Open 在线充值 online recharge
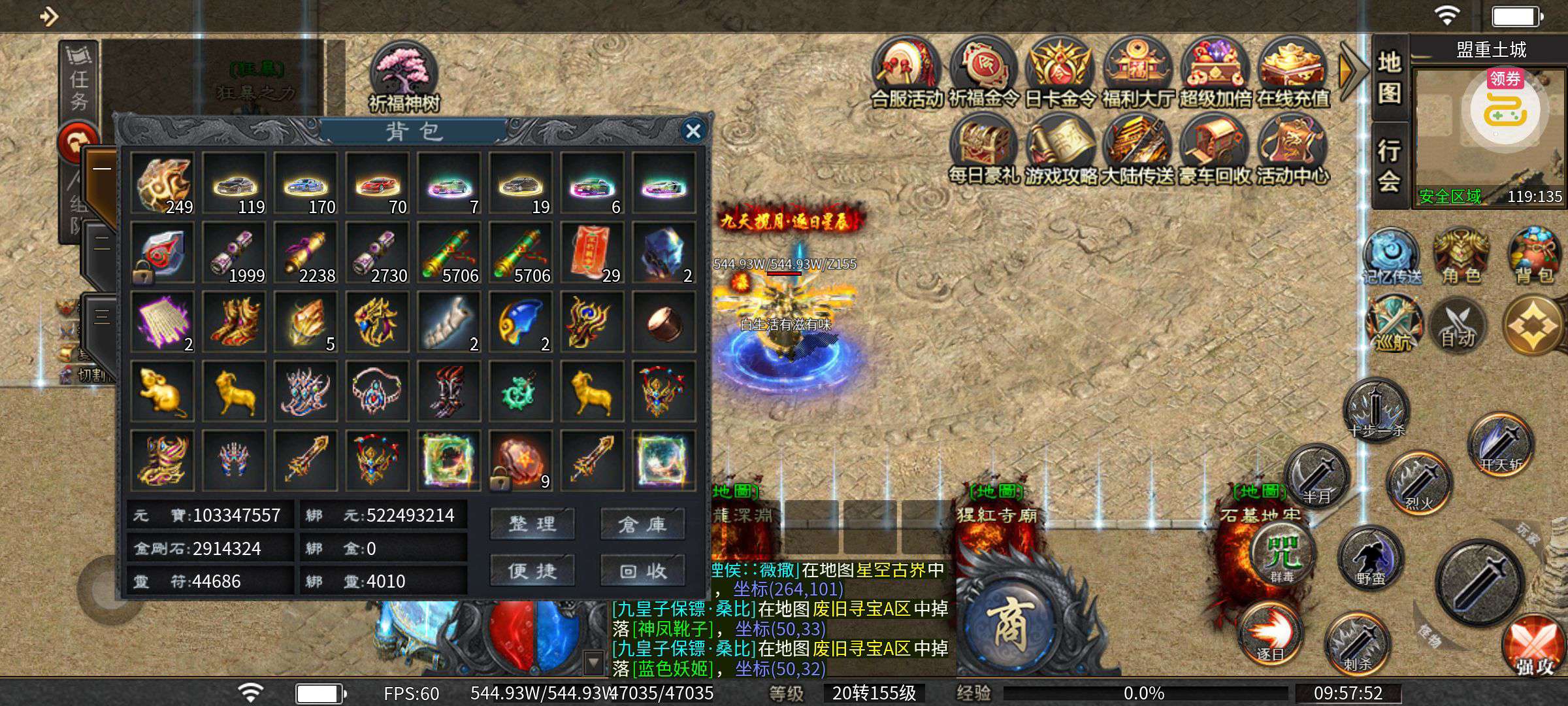 pos(1292,73)
